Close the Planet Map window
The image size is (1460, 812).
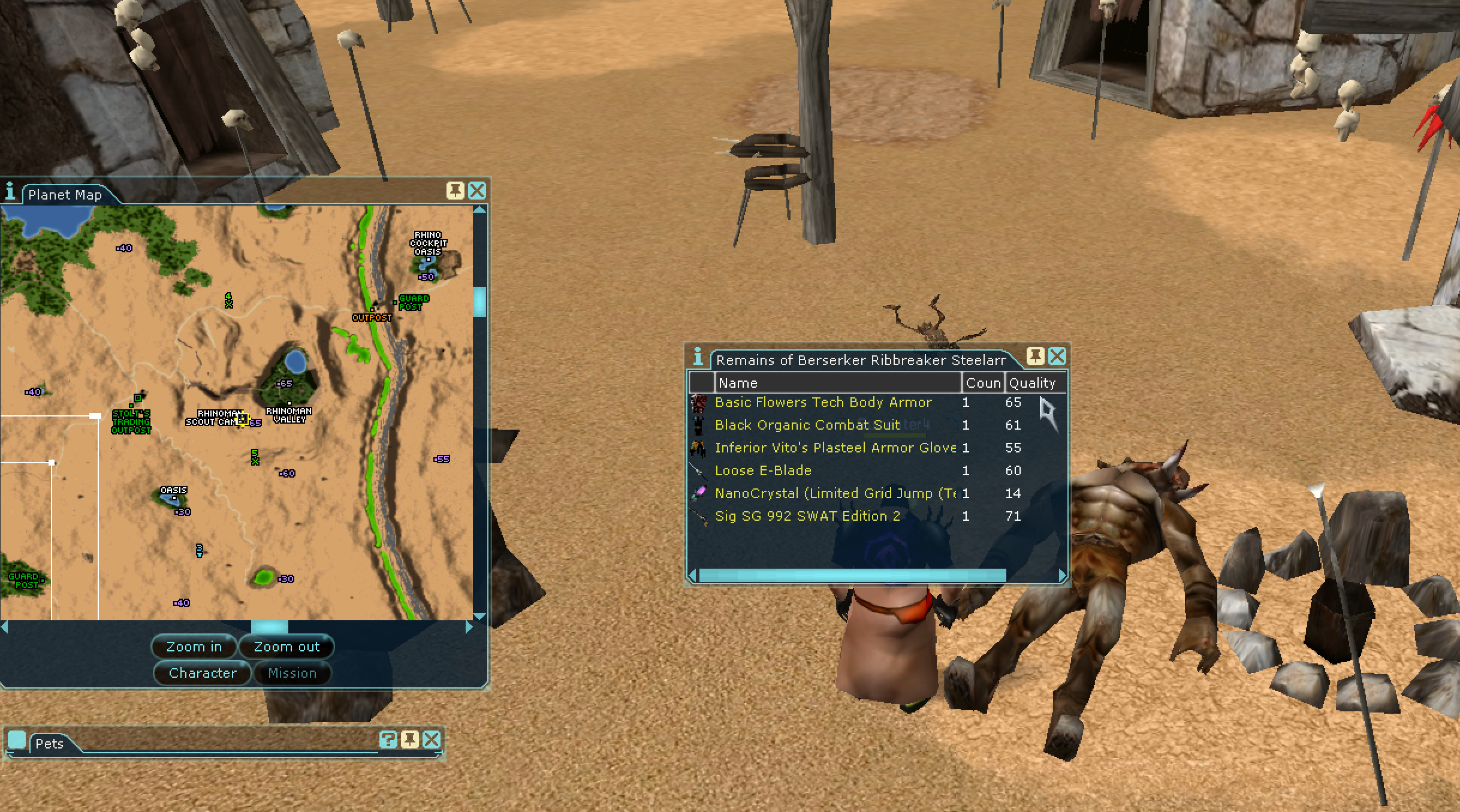[477, 191]
